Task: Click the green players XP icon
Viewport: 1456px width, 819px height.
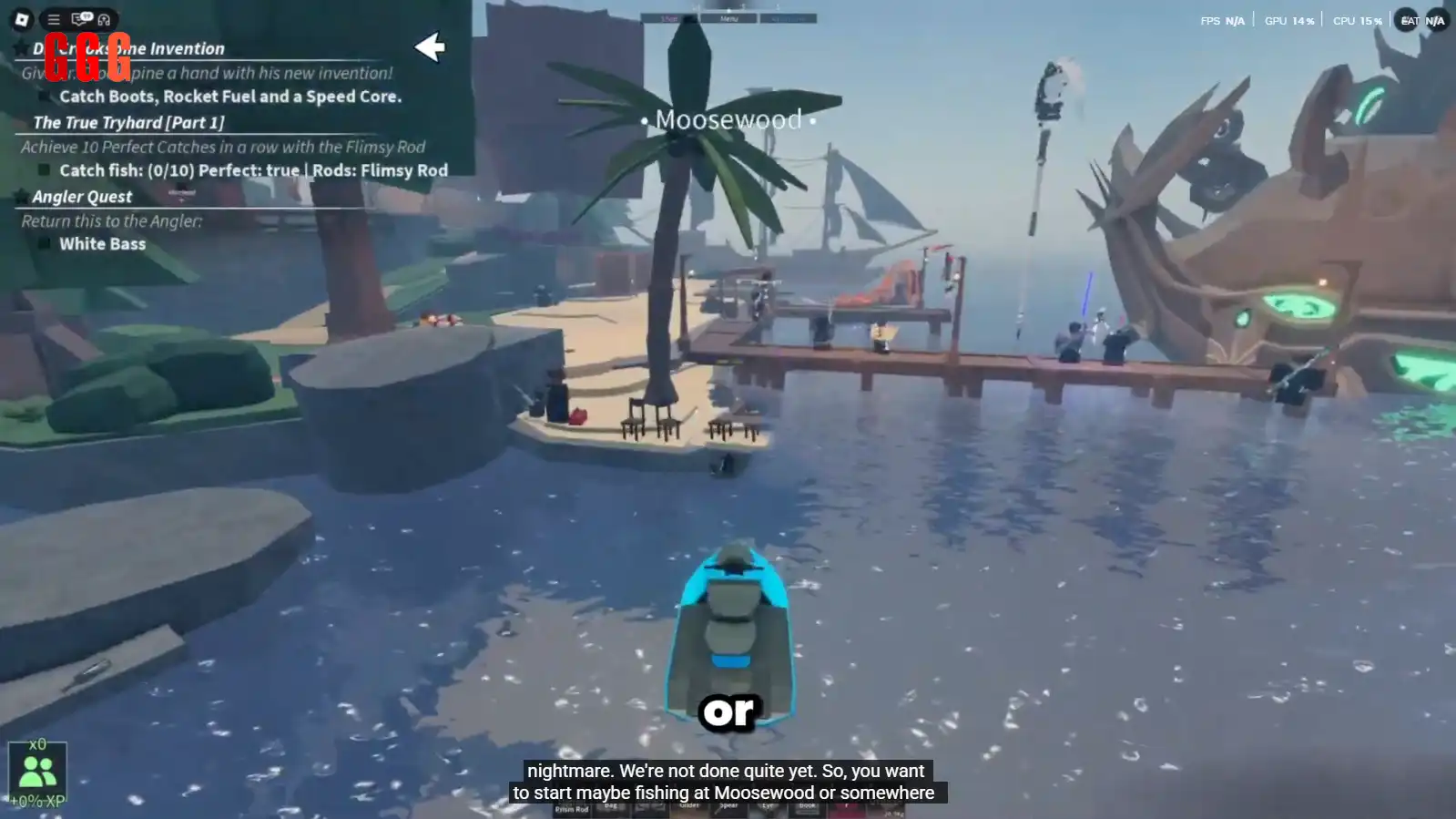Action: pyautogui.click(x=37, y=771)
